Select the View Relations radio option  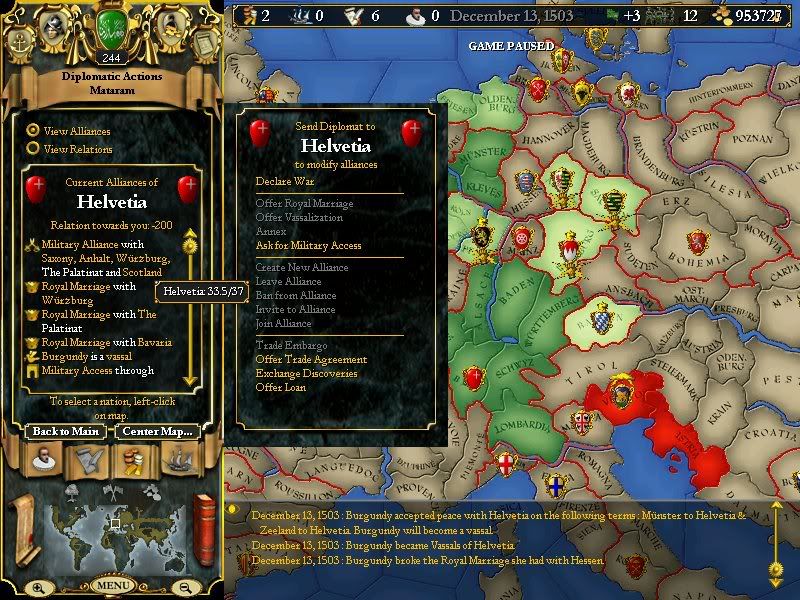point(34,148)
